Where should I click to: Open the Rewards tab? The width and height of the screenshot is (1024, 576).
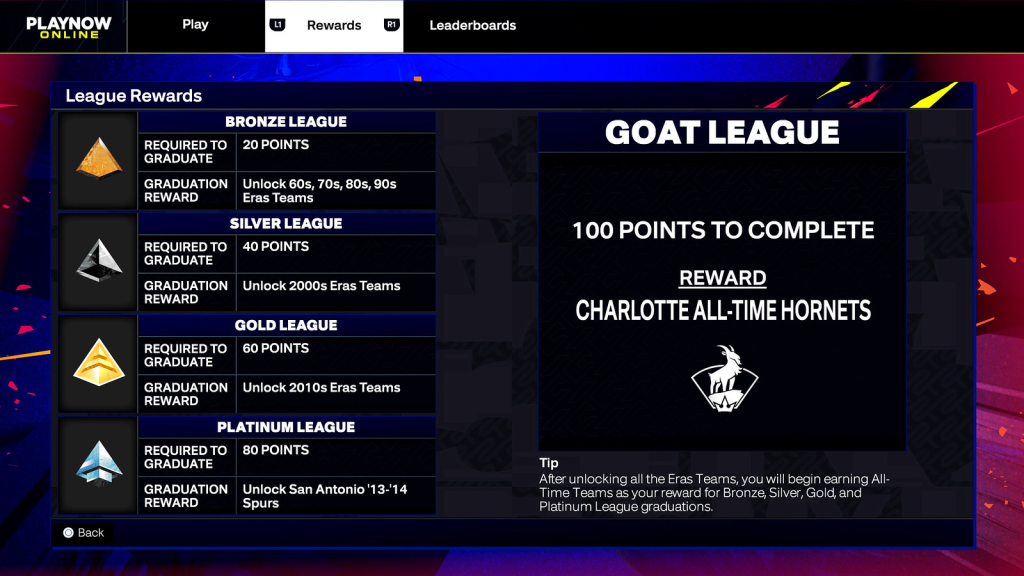click(x=334, y=25)
